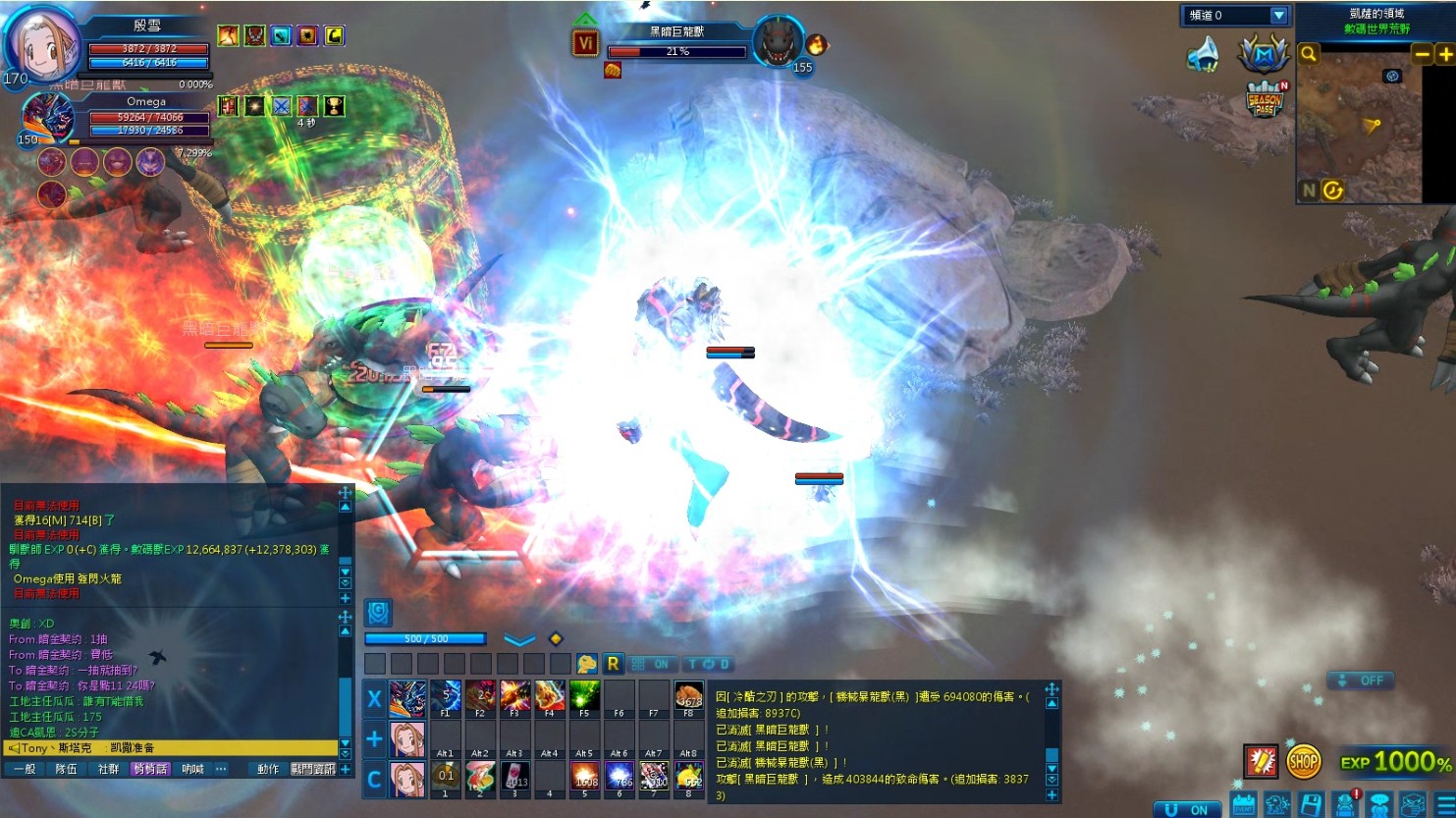Open the Season Pass icon
The width and height of the screenshot is (1456, 818).
coord(1265,99)
